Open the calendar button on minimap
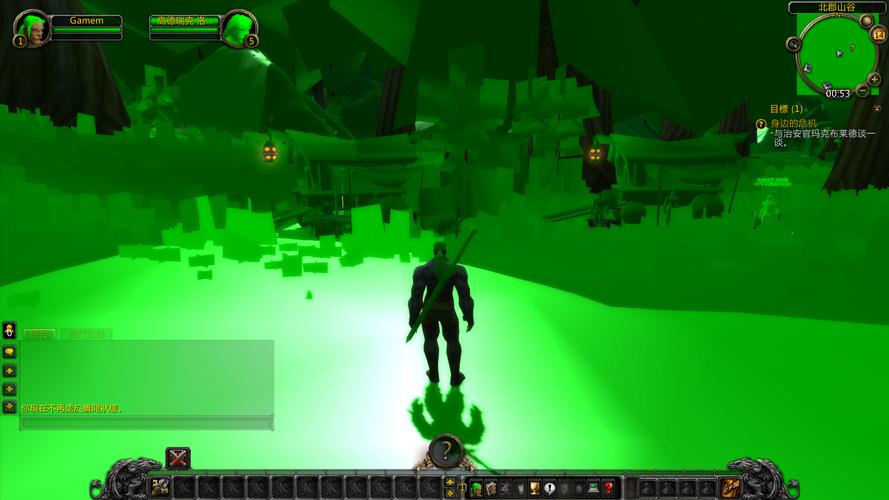This screenshot has height=500, width=889. pos(879,33)
